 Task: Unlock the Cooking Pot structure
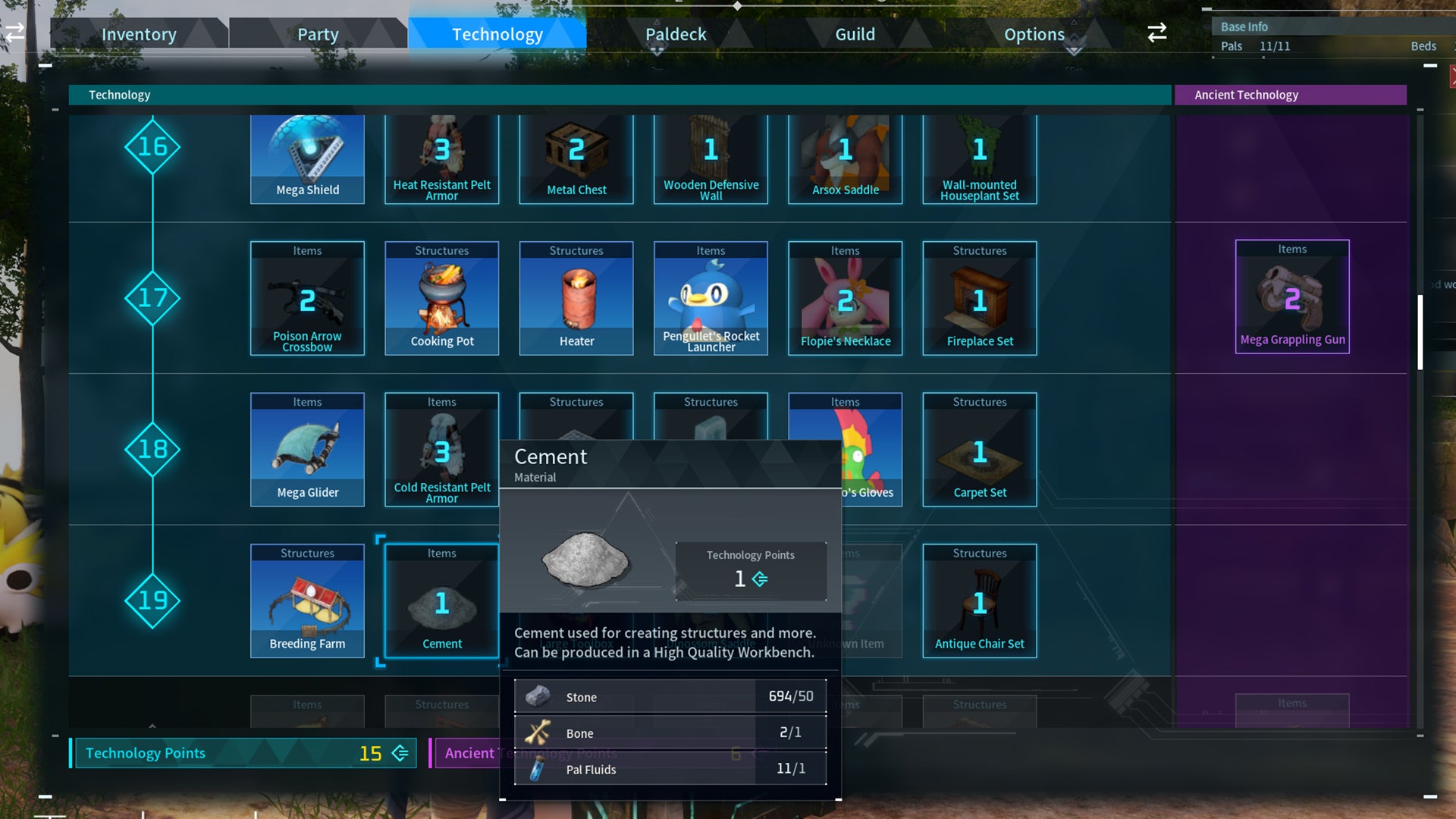(x=442, y=300)
